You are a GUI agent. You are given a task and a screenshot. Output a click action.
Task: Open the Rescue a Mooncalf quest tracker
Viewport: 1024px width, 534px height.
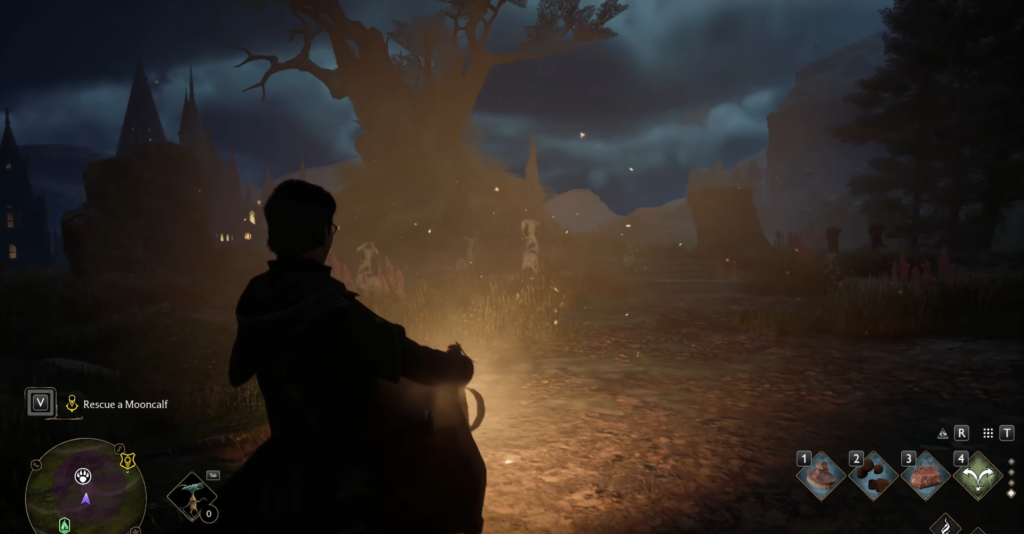click(x=112, y=404)
